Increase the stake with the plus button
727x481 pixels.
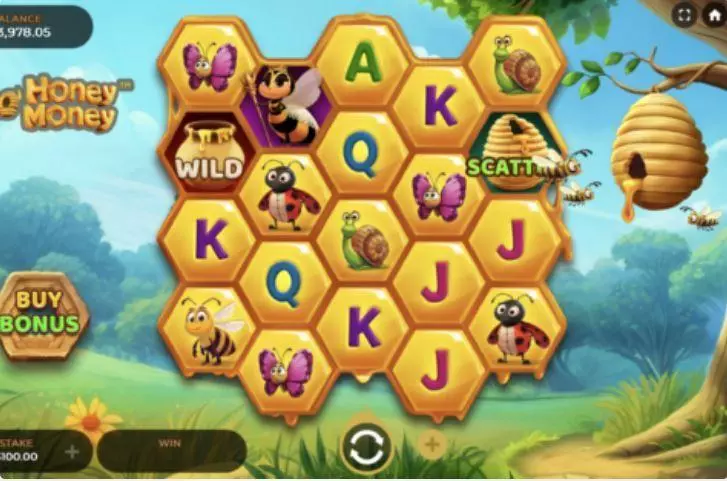pos(72,452)
